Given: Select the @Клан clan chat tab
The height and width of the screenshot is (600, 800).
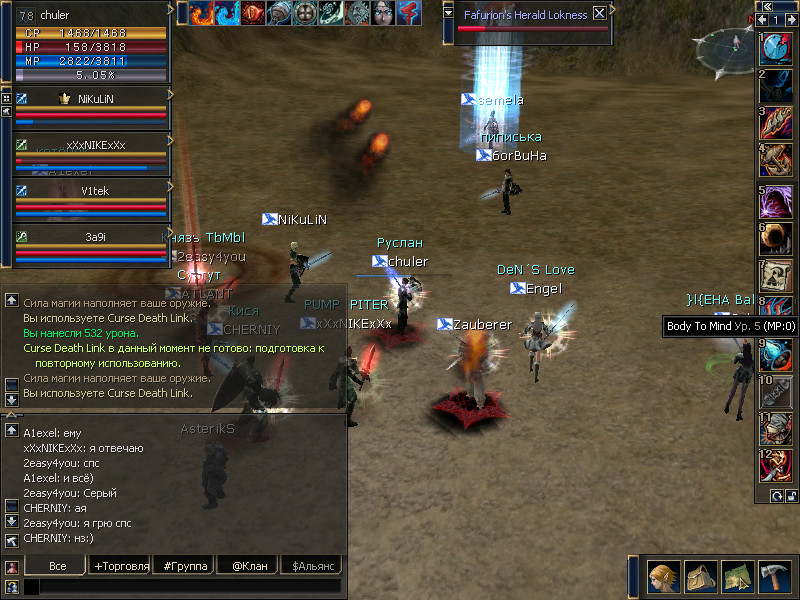Looking at the screenshot, I should tap(249, 566).
